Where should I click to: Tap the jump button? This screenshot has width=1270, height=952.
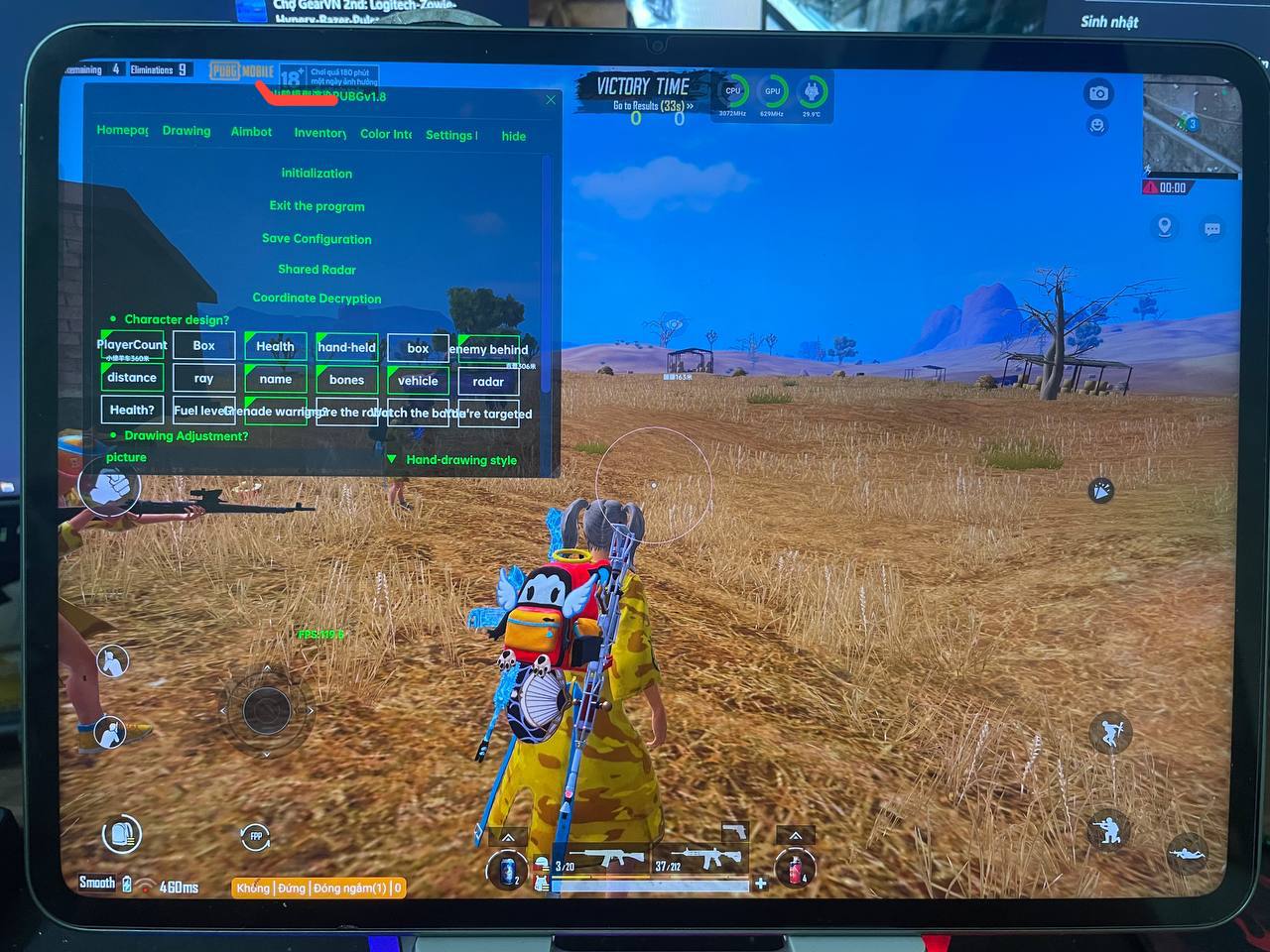point(1110,733)
